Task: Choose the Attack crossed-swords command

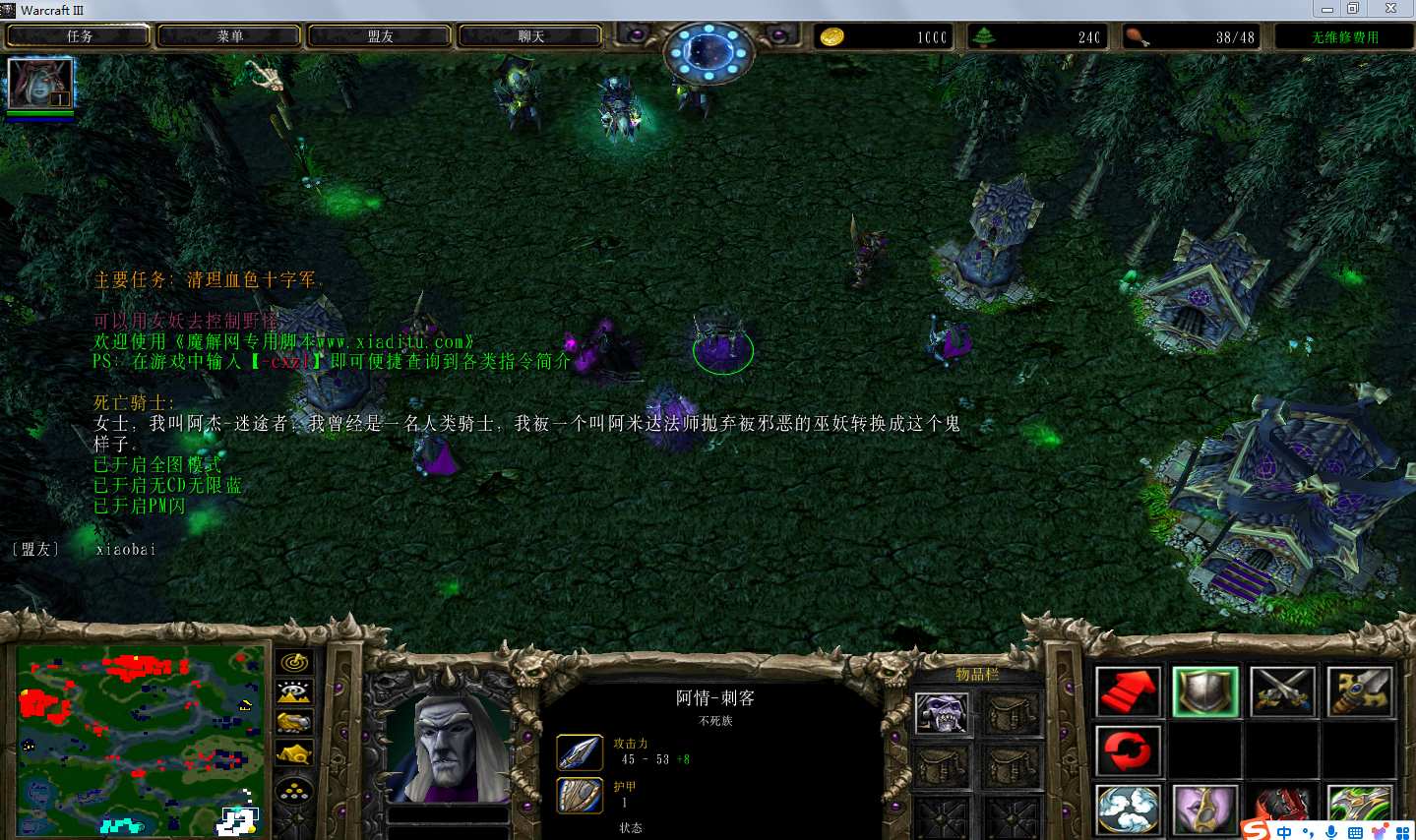Action: click(1282, 691)
